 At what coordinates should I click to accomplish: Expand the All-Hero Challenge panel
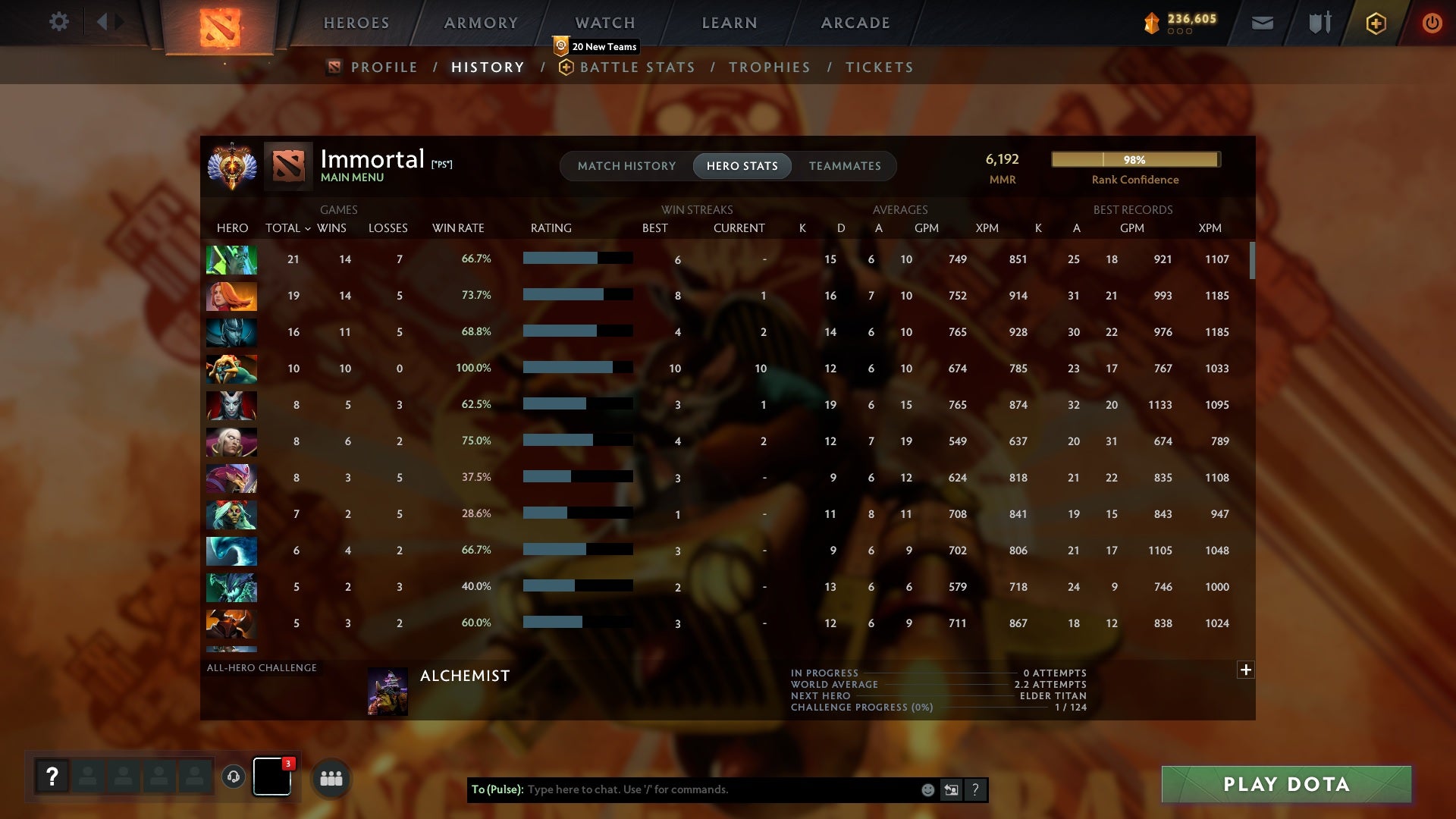1245,670
